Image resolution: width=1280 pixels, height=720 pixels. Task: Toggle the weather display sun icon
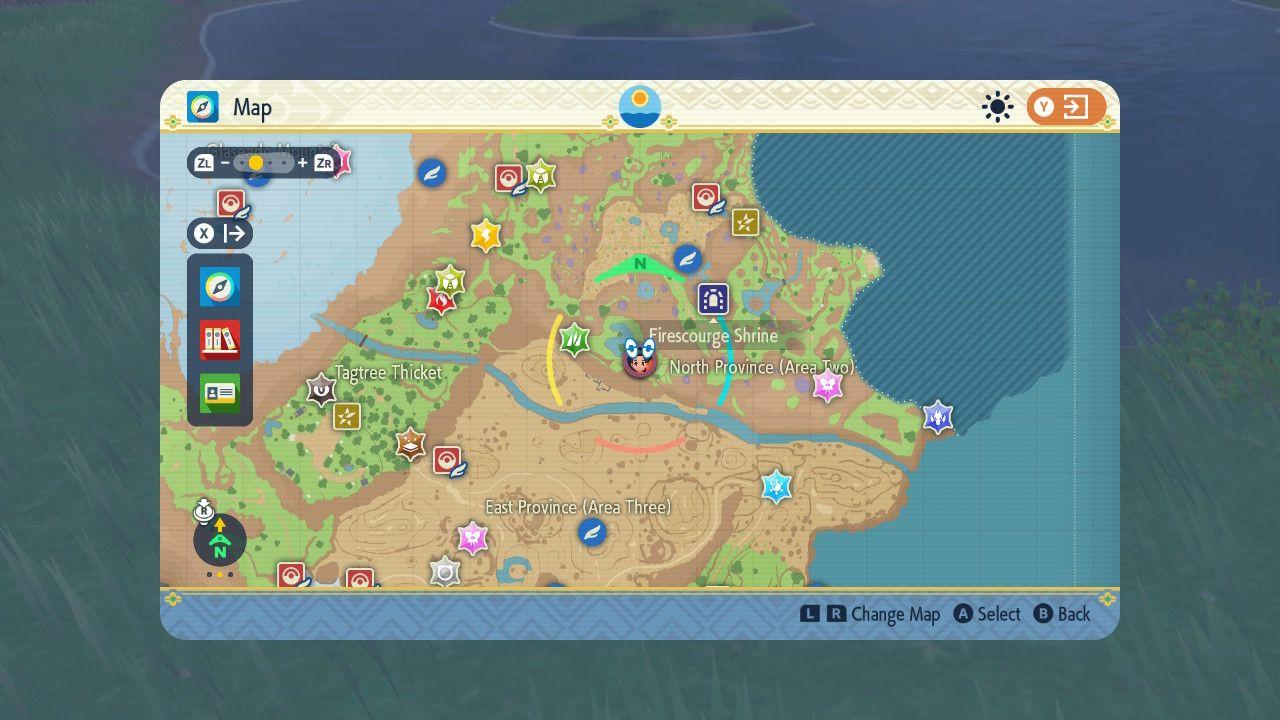pyautogui.click(x=997, y=107)
